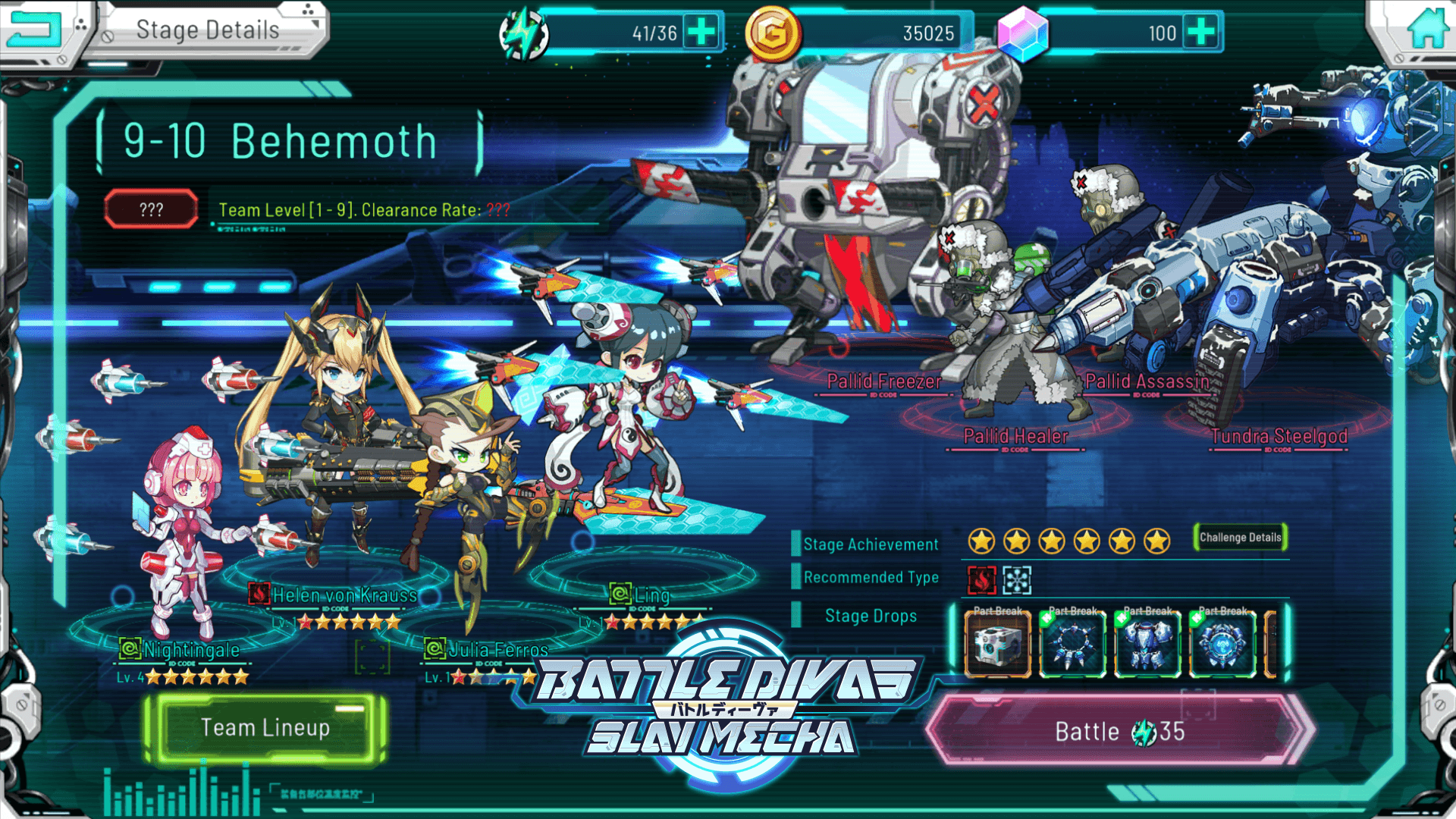
Task: Inspect the grey cube stage drop
Action: 997,644
